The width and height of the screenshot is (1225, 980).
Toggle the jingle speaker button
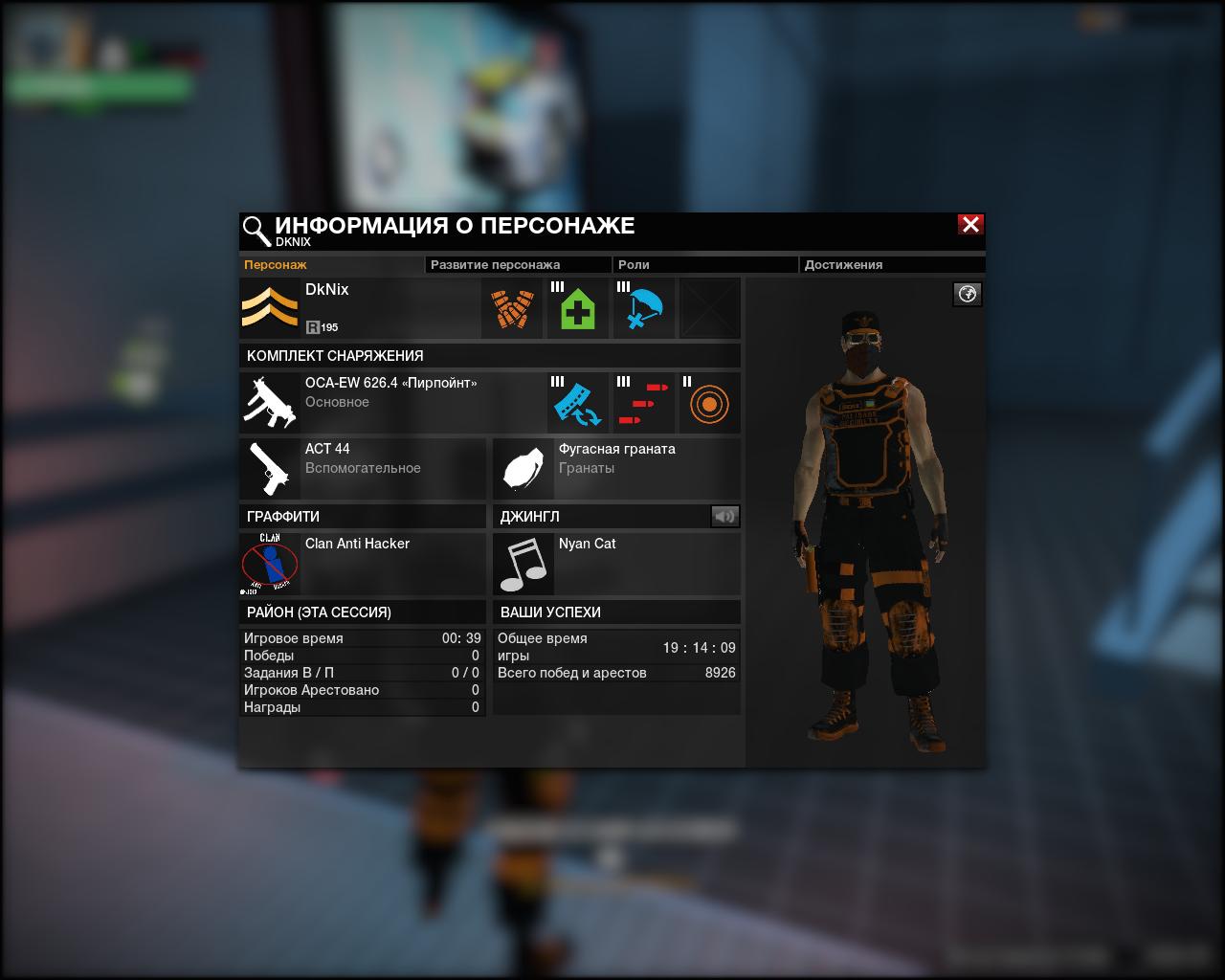click(725, 517)
